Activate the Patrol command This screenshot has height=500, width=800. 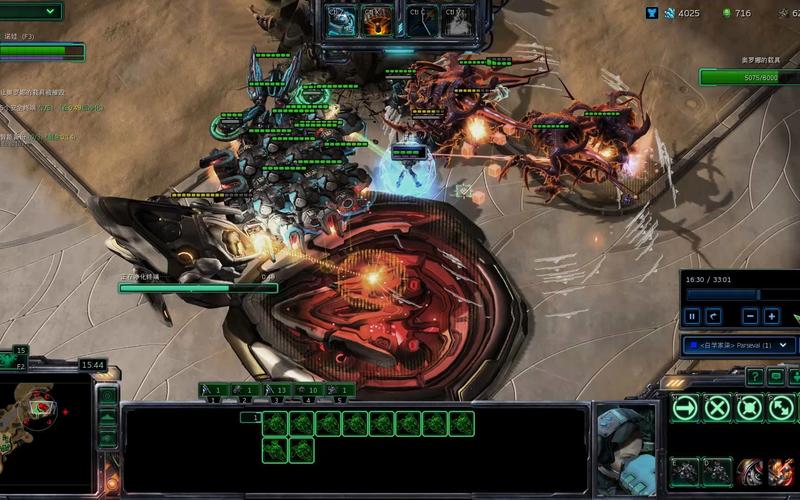click(x=781, y=407)
